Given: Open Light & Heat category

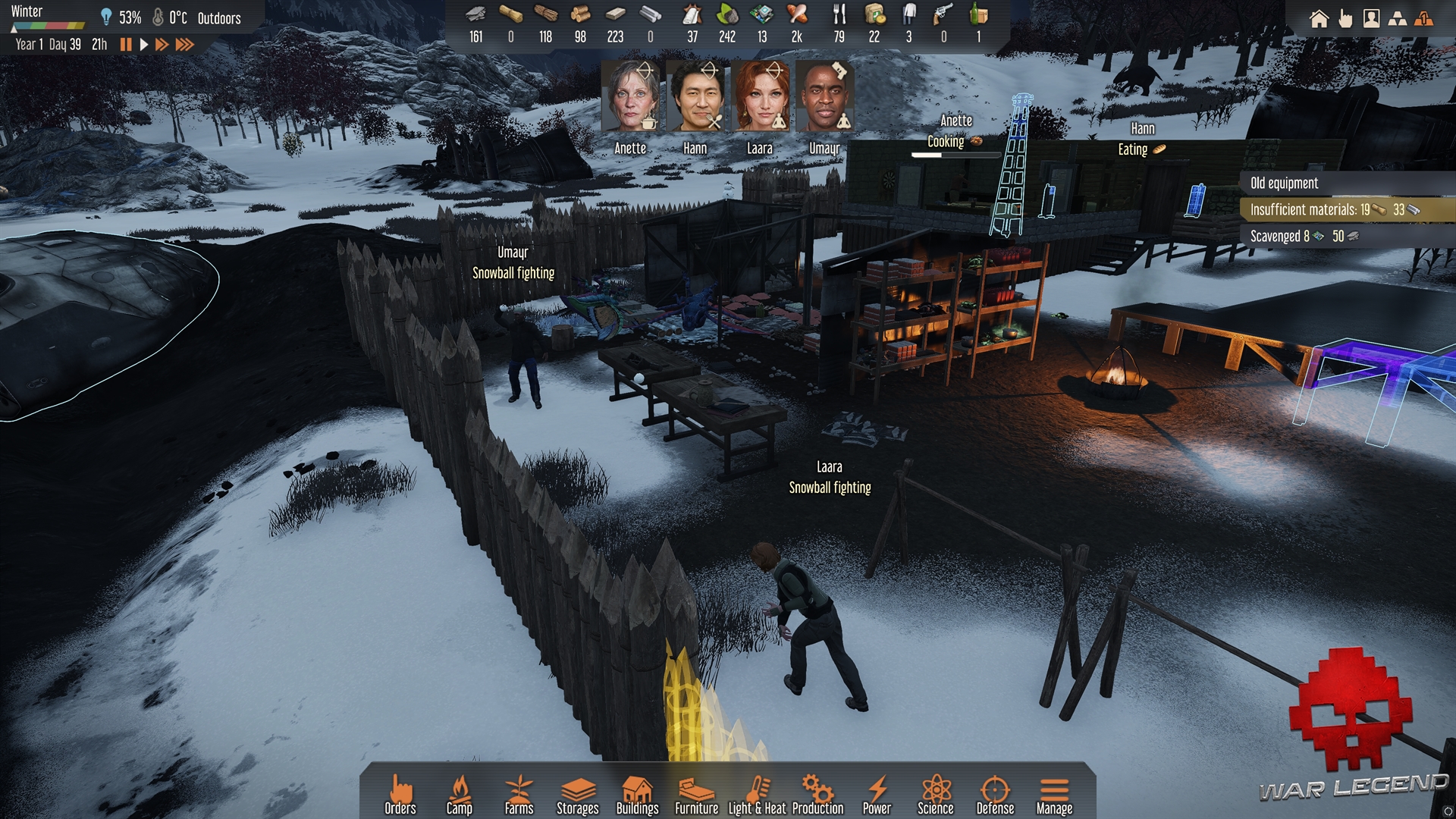Looking at the screenshot, I should (x=758, y=795).
